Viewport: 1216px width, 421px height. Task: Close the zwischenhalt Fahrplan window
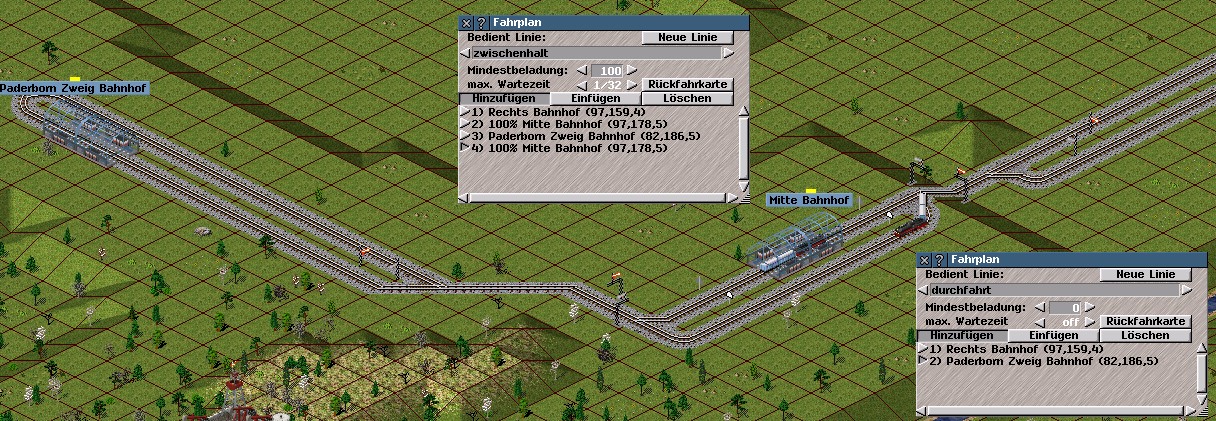pyautogui.click(x=465, y=23)
